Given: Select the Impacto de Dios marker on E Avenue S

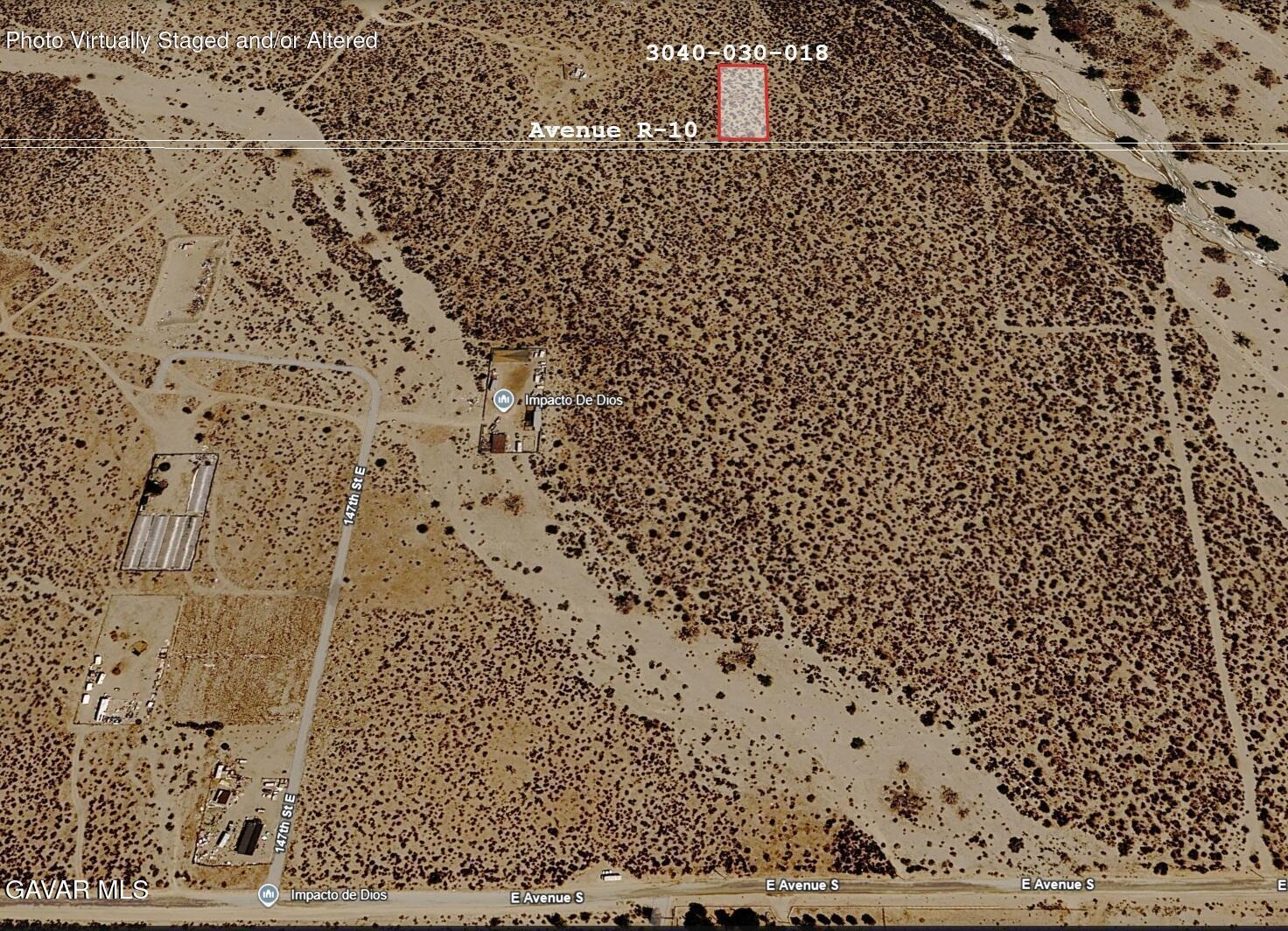Looking at the screenshot, I should click(269, 894).
